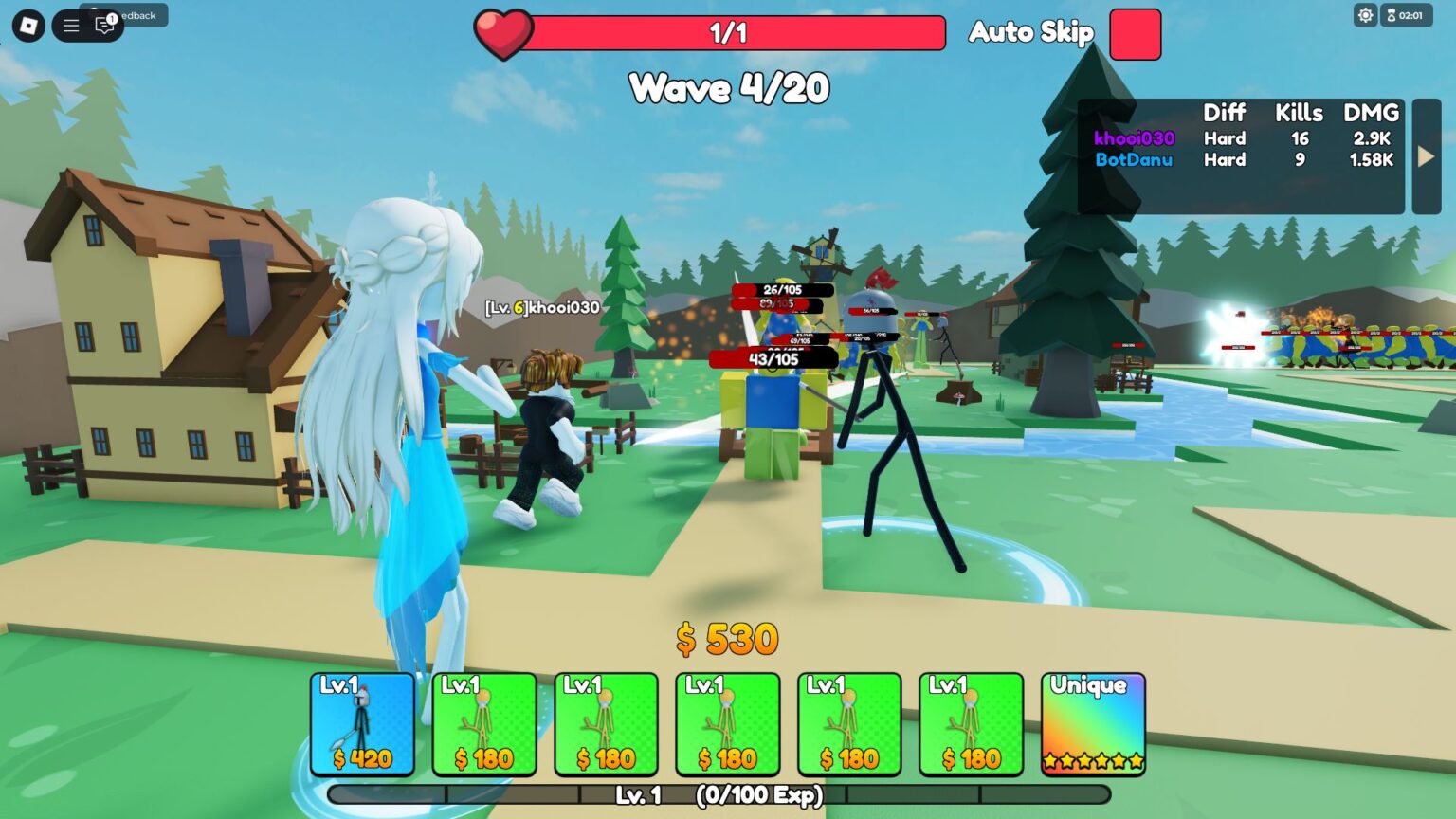Open the Roblox home menu
Screen dimensions: 1456x819
26,25
